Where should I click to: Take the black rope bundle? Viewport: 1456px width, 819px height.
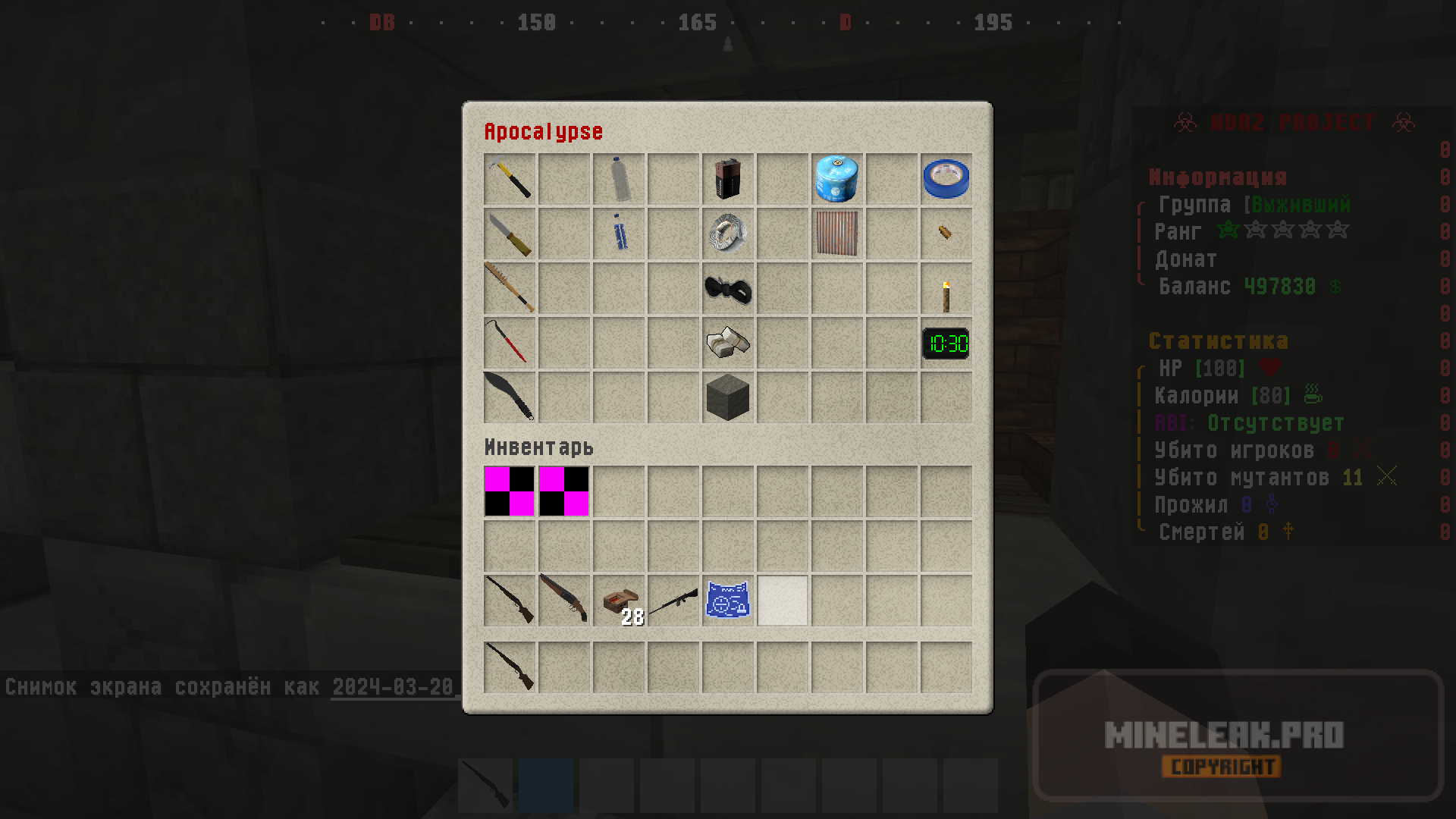point(728,288)
